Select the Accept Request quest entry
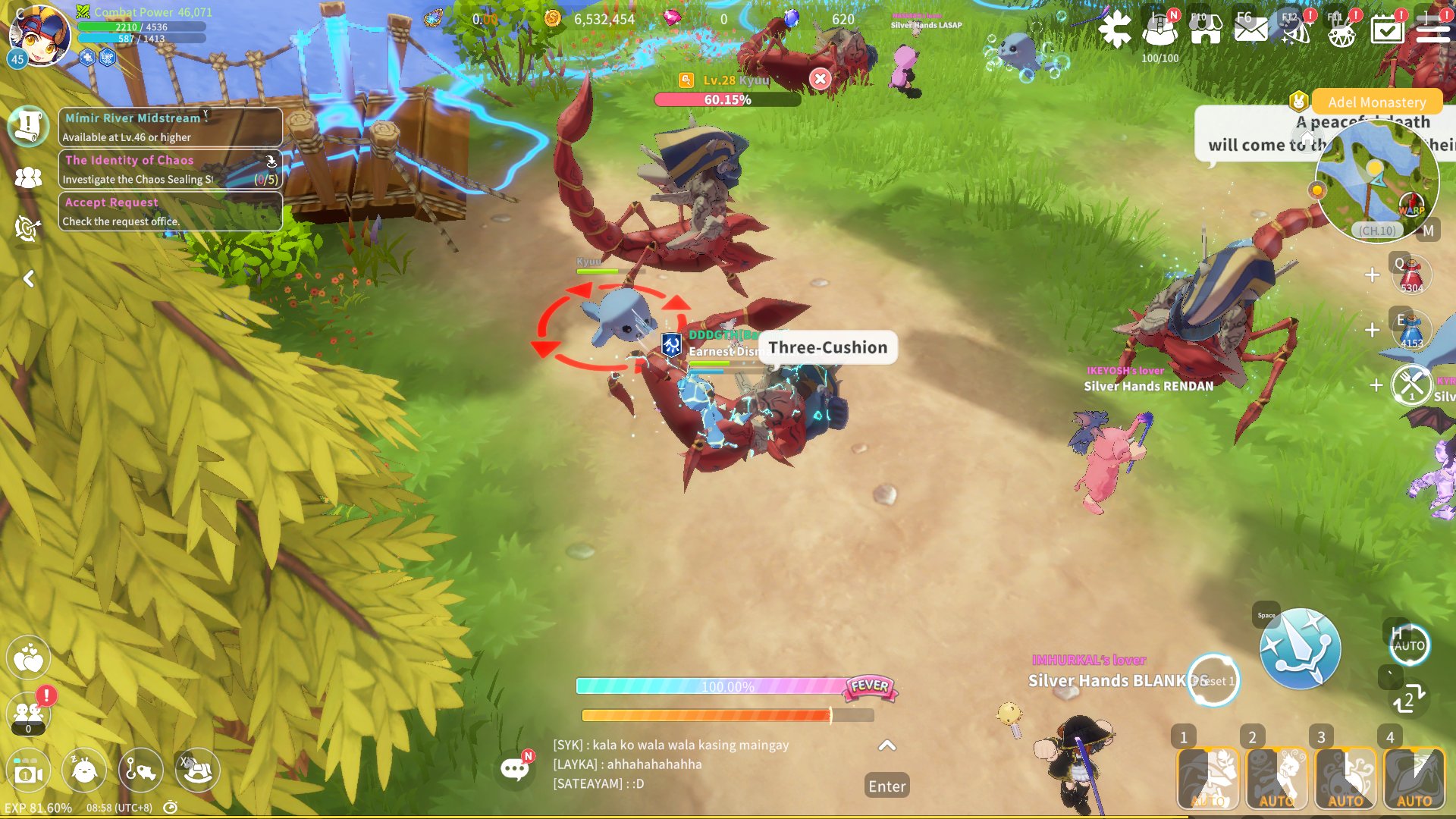 click(170, 212)
